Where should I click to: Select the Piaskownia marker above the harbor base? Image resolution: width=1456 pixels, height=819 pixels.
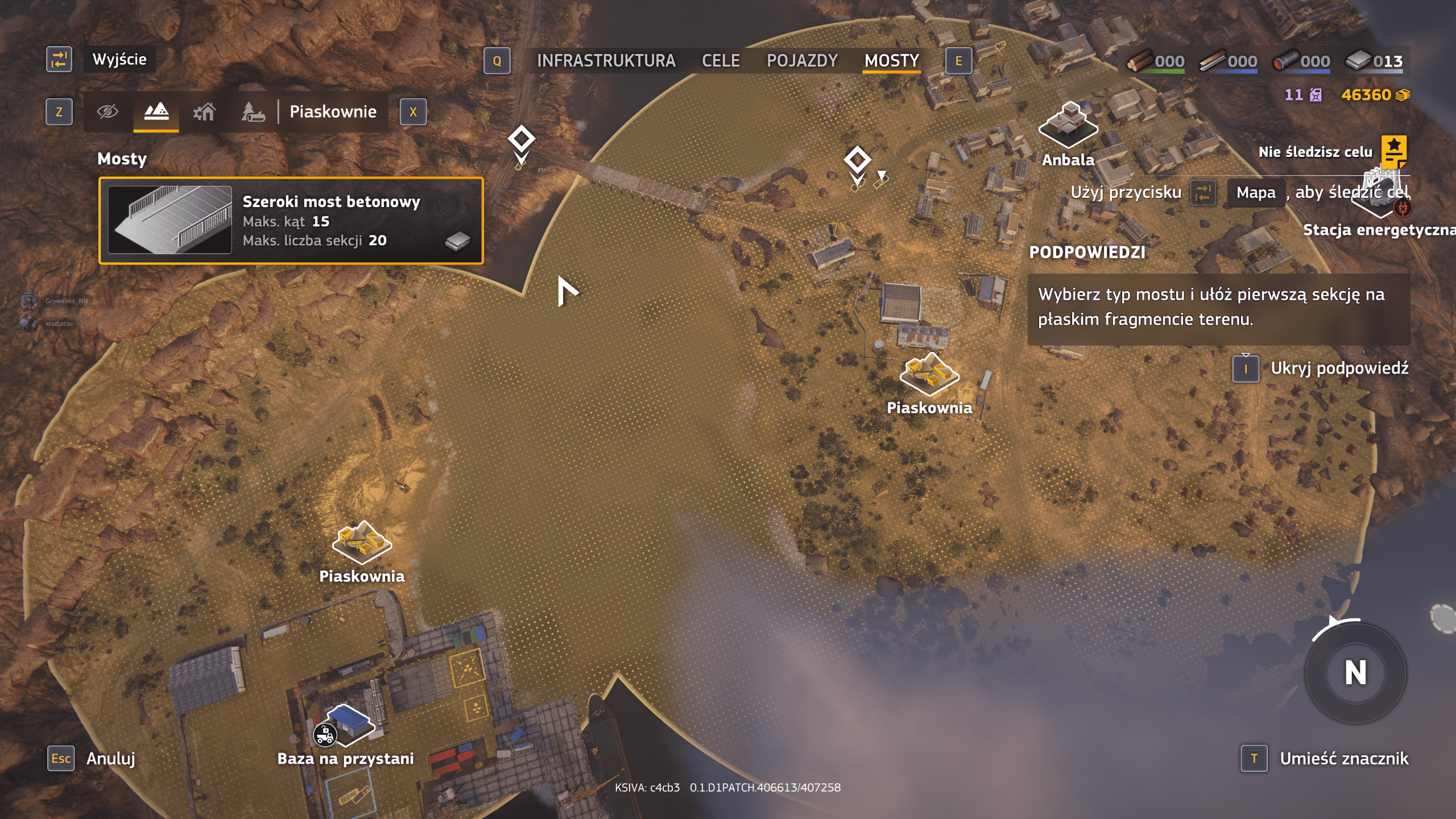[x=362, y=542]
